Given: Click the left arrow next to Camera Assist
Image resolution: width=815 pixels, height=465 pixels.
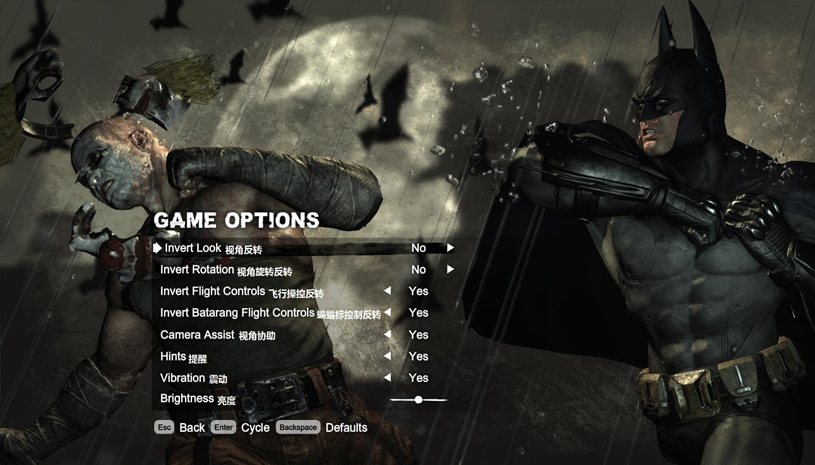Looking at the screenshot, I should pyautogui.click(x=387, y=335).
